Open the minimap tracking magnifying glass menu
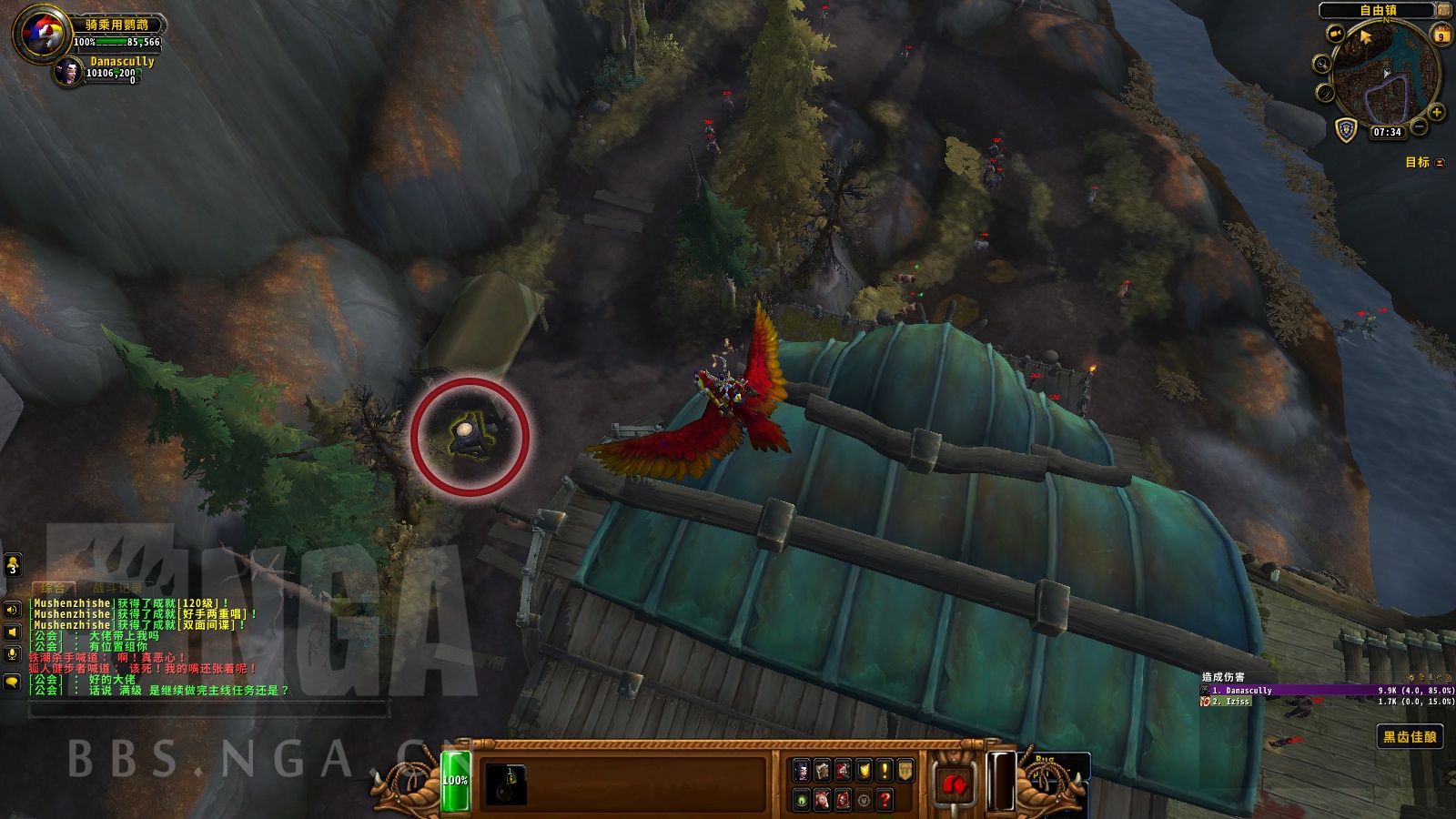Viewport: 1456px width, 819px height. pos(1322,64)
